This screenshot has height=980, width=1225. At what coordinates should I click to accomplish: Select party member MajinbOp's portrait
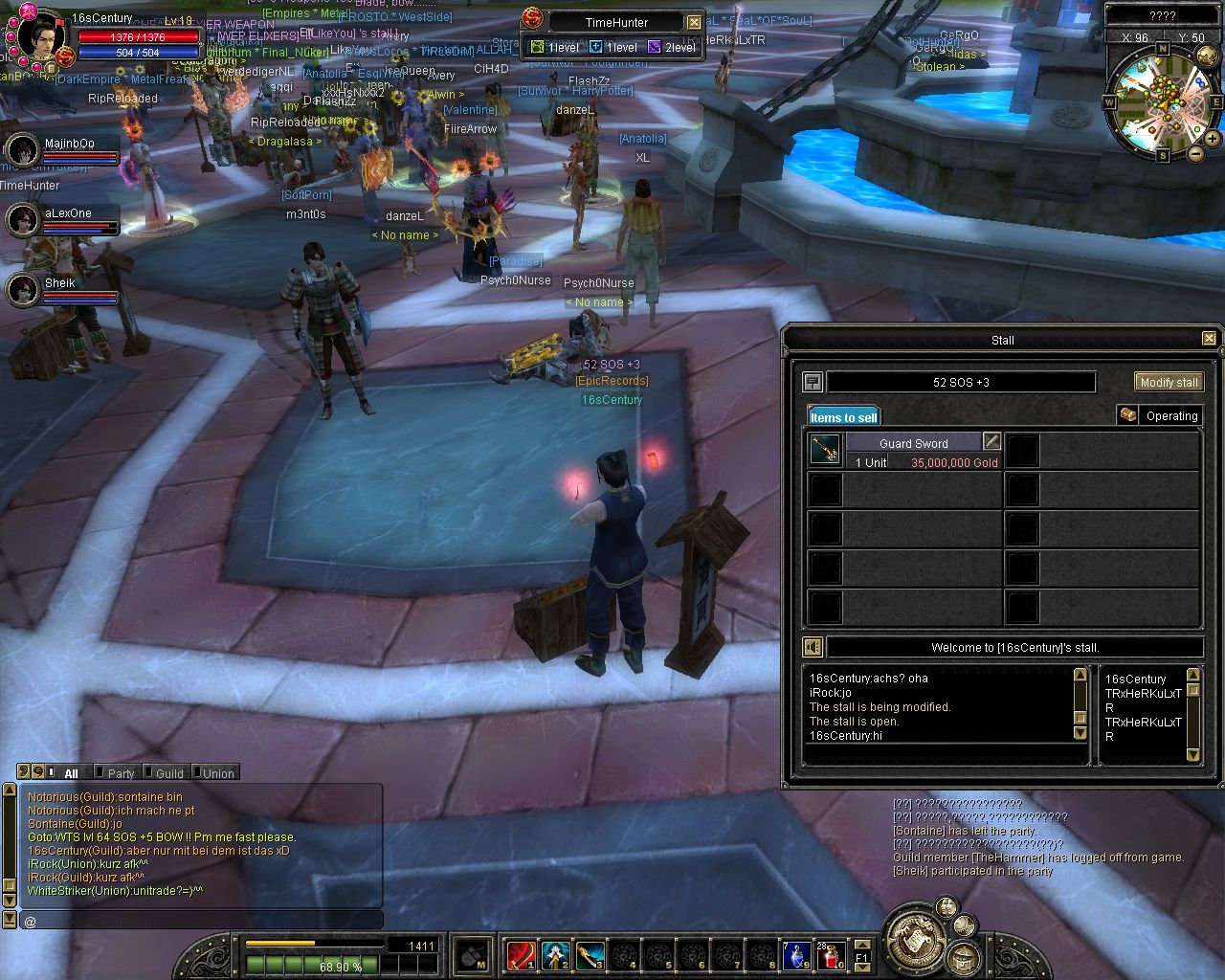[x=22, y=149]
